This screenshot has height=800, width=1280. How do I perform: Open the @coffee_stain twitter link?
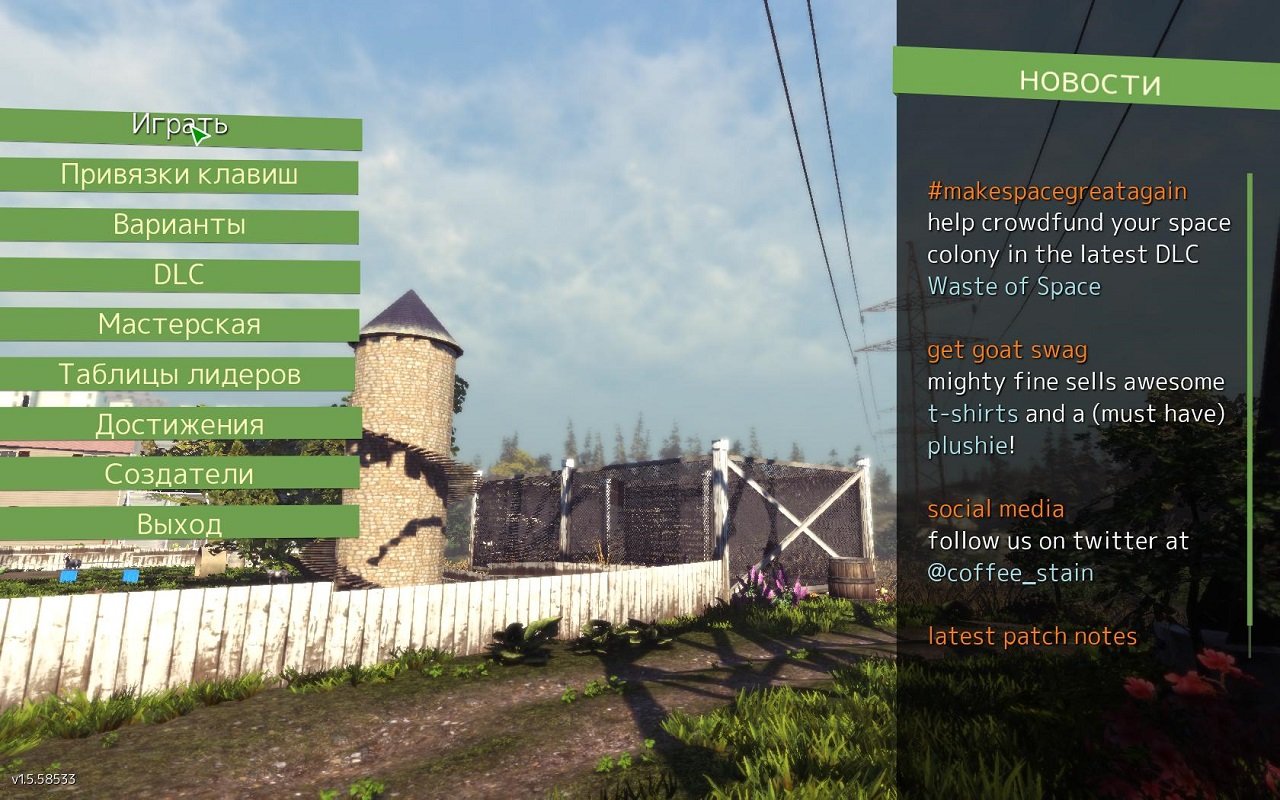1010,573
